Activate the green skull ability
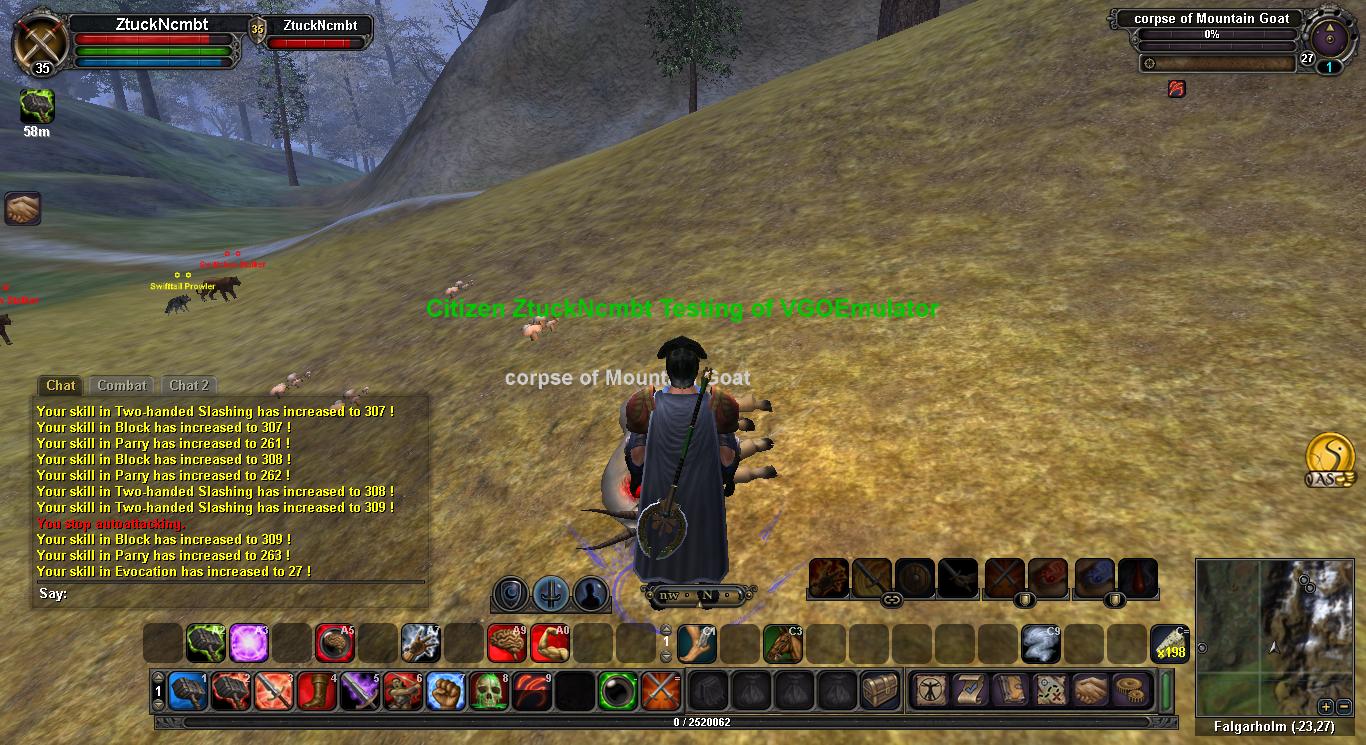 click(491, 691)
